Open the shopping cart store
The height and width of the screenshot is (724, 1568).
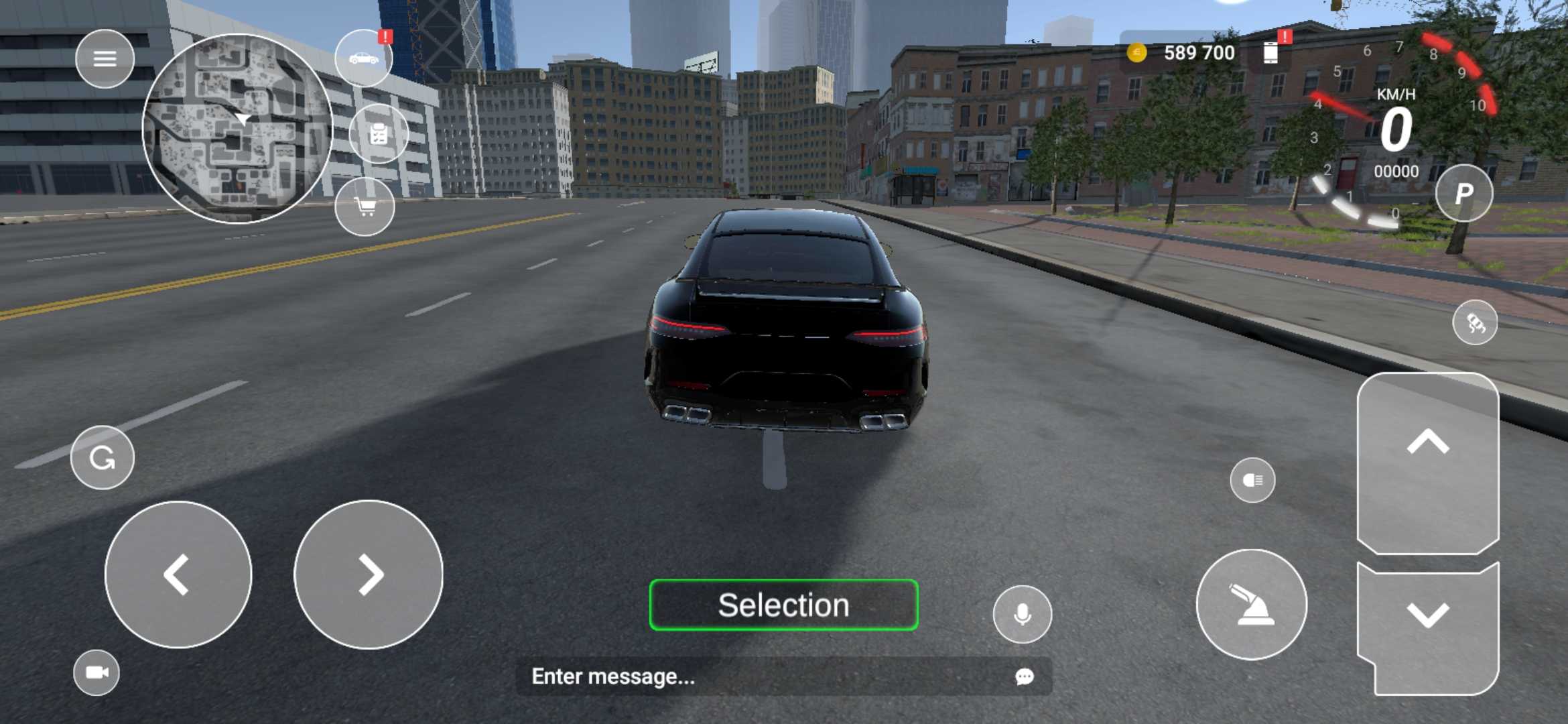[x=365, y=207]
